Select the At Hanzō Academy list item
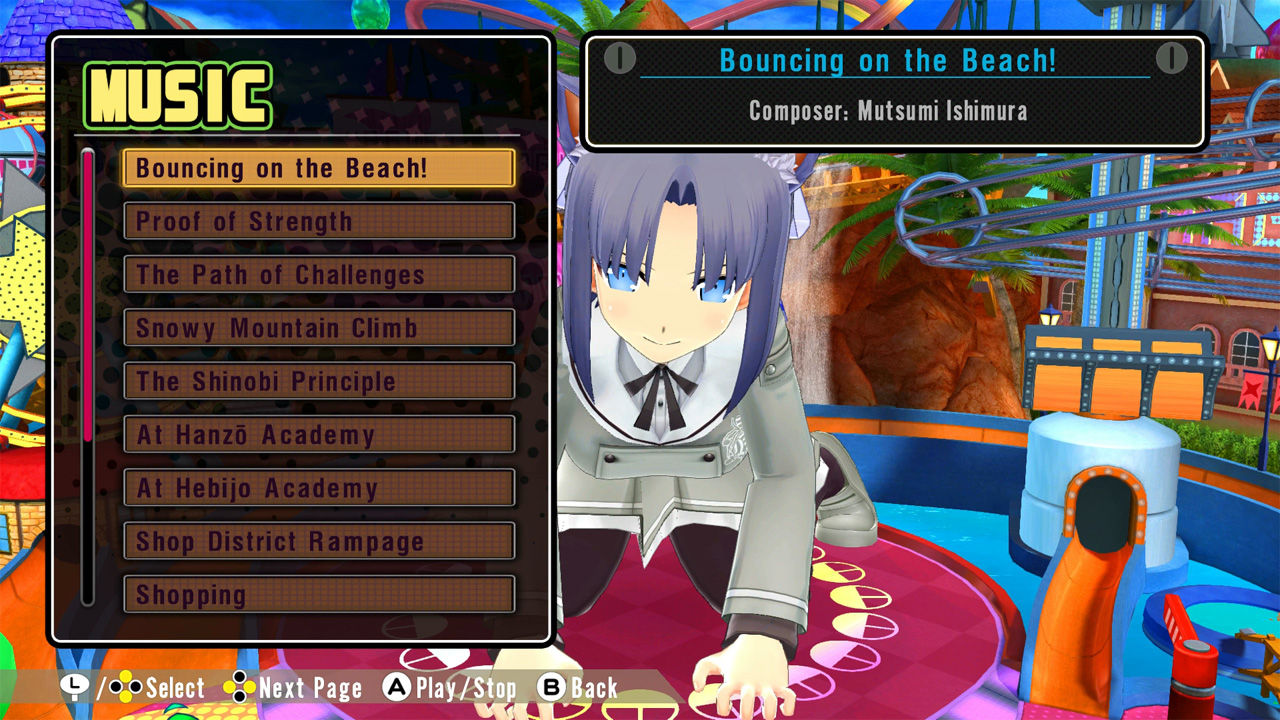Screen dimensions: 1280x720 point(318,435)
